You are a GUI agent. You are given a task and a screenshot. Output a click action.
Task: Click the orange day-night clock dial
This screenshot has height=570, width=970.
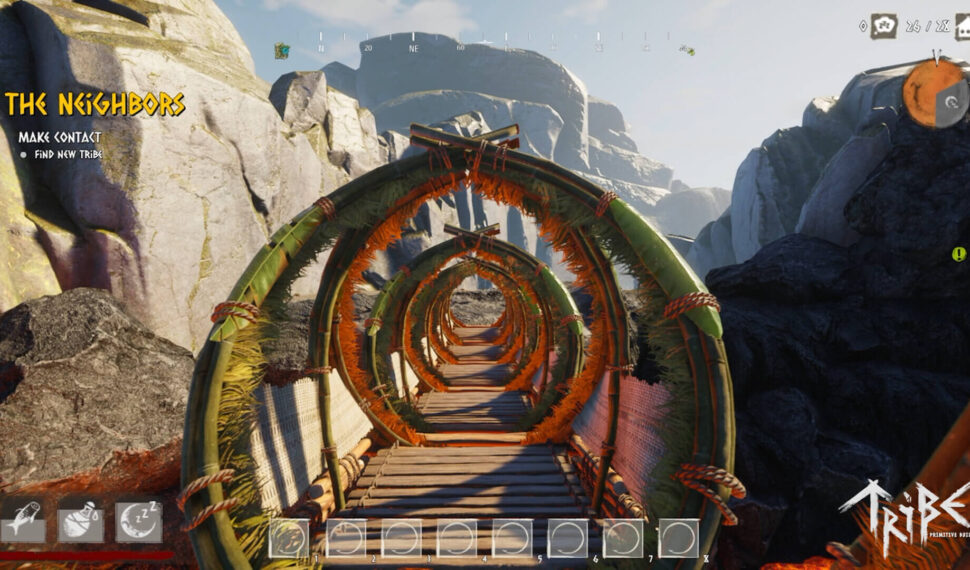pyautogui.click(x=935, y=93)
